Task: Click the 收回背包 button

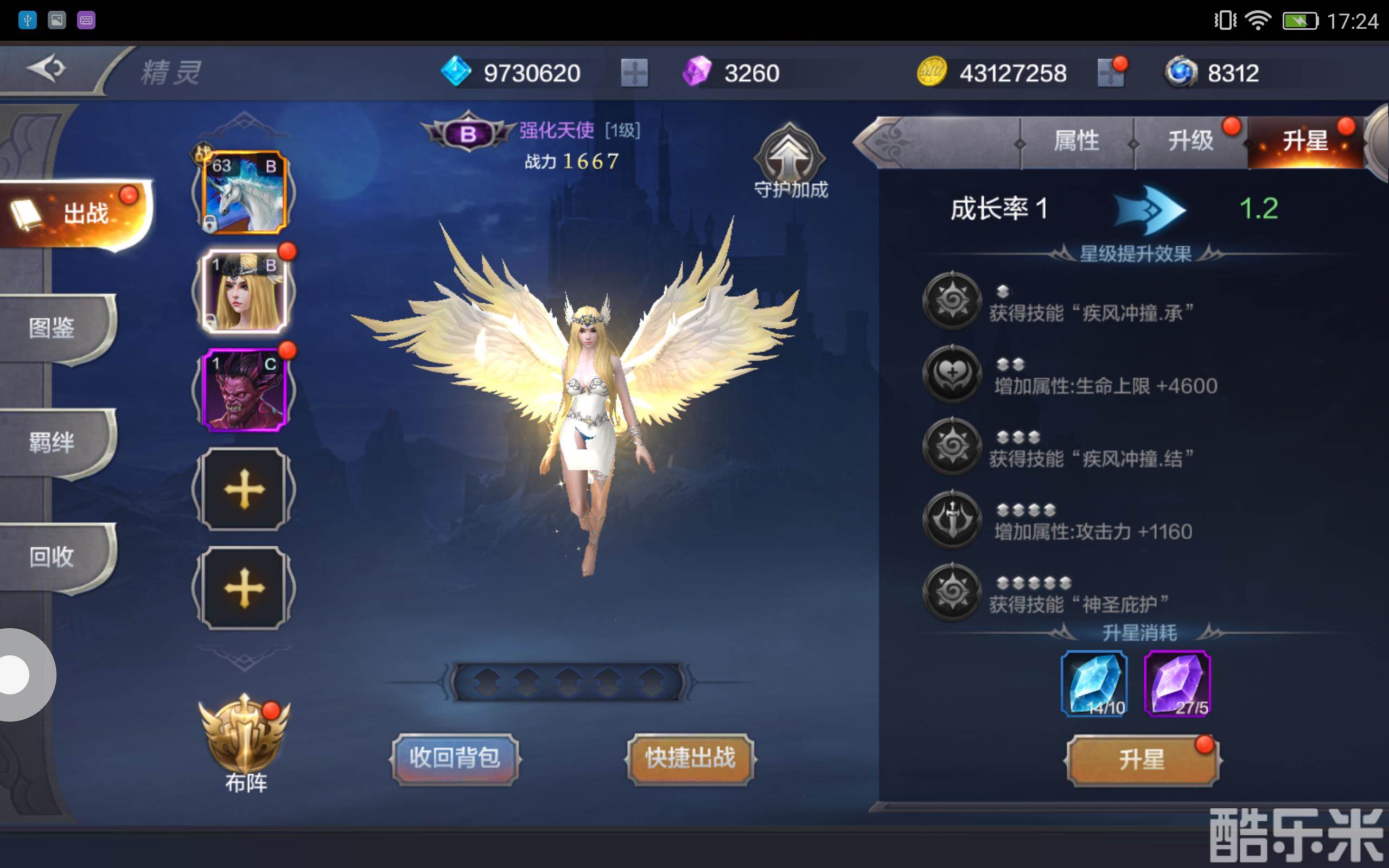Action: click(455, 758)
